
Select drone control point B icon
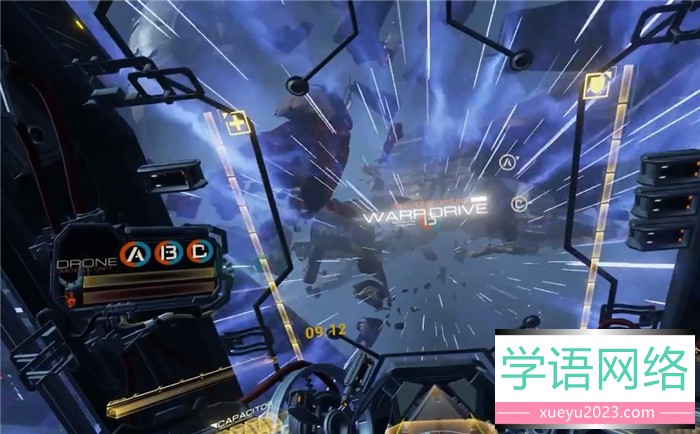[167, 255]
